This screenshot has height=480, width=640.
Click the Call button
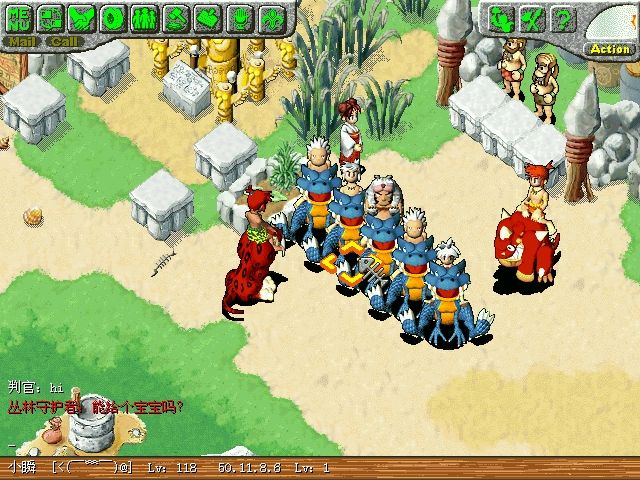pyautogui.click(x=66, y=42)
